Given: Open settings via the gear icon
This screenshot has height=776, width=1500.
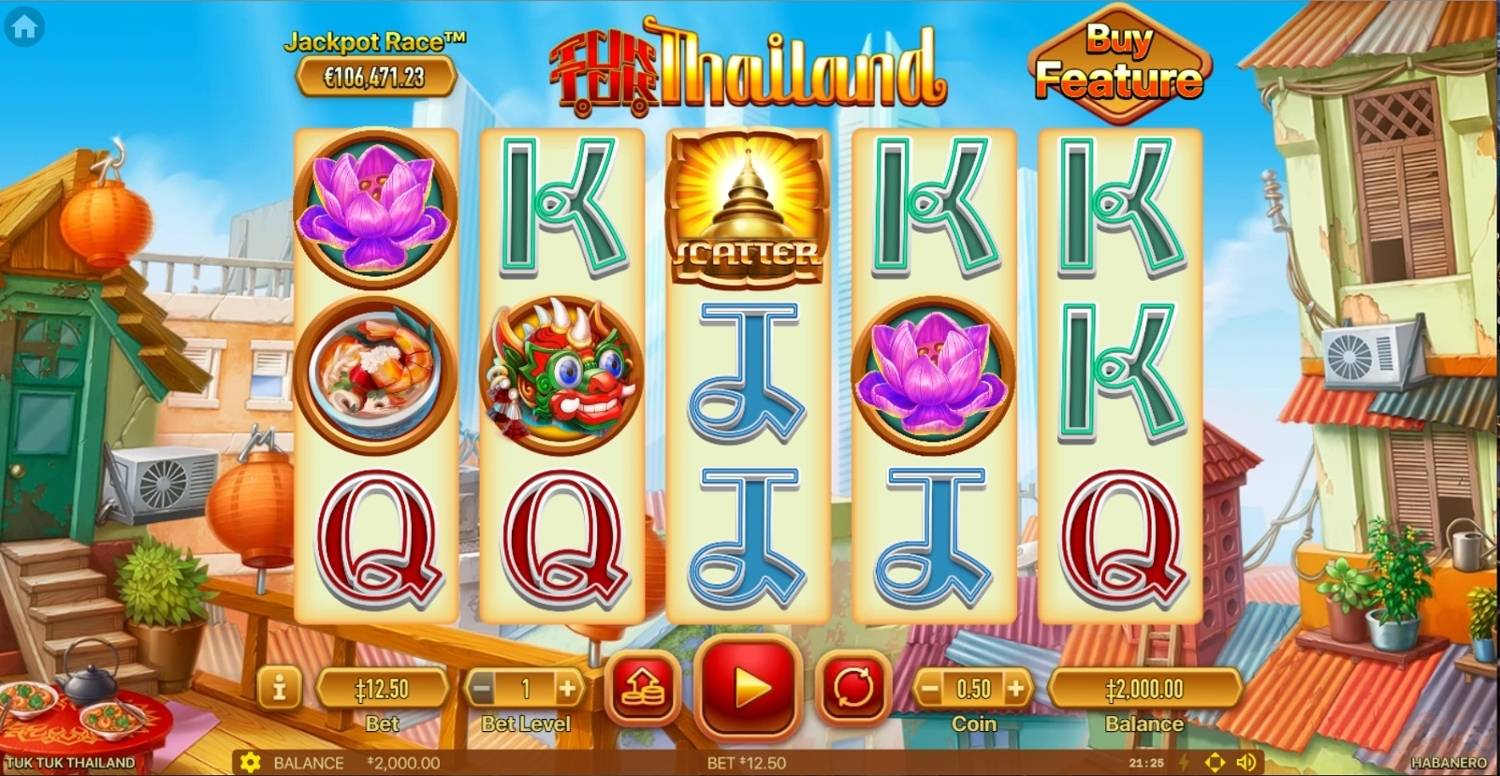Looking at the screenshot, I should pos(250,763).
